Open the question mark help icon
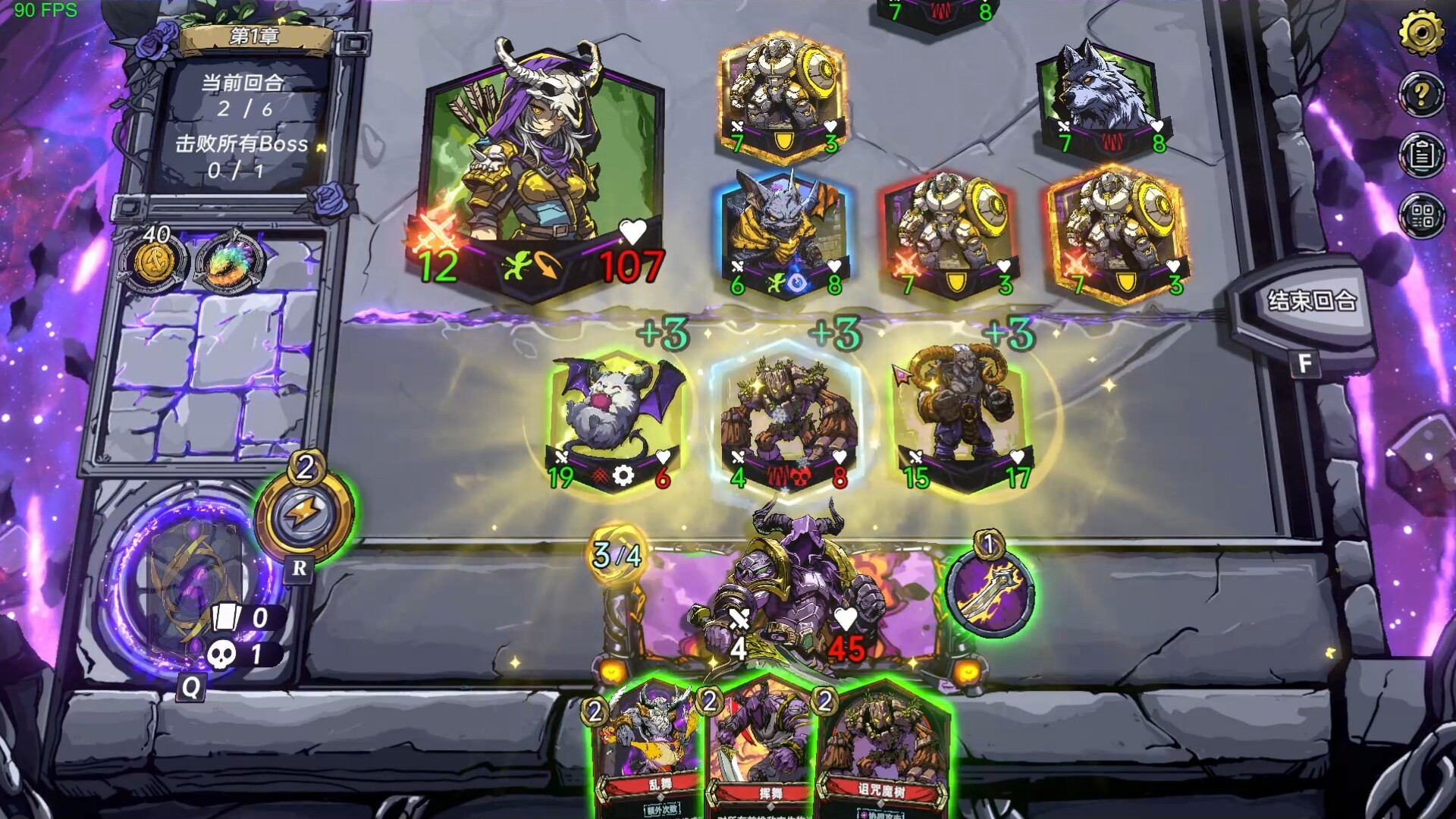 1421,95
